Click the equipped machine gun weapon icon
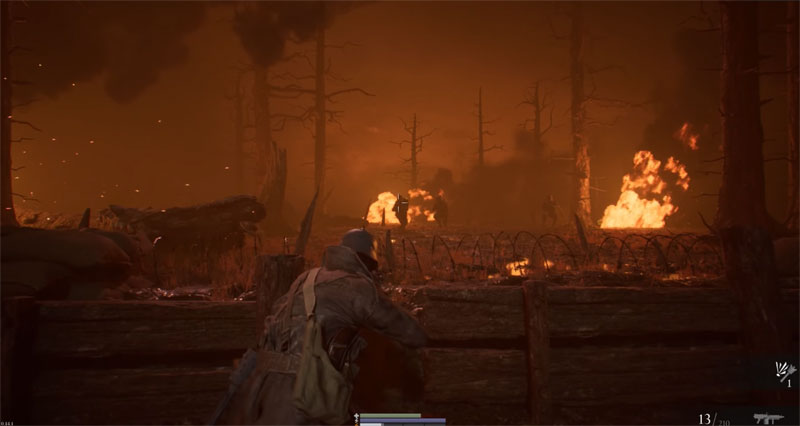This screenshot has height=426, width=800. pyautogui.click(x=768, y=418)
